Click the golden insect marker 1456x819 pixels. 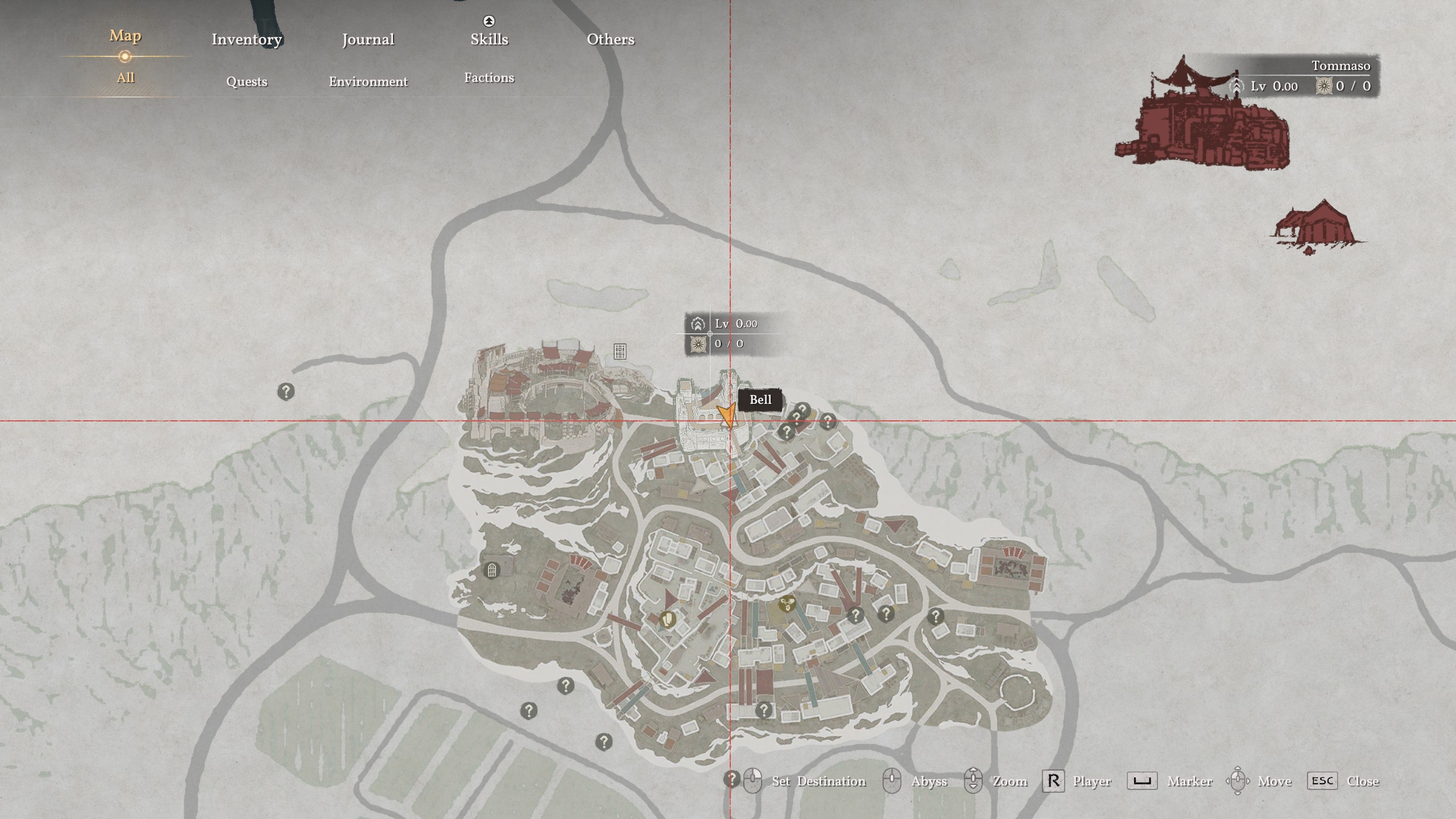click(x=787, y=603)
